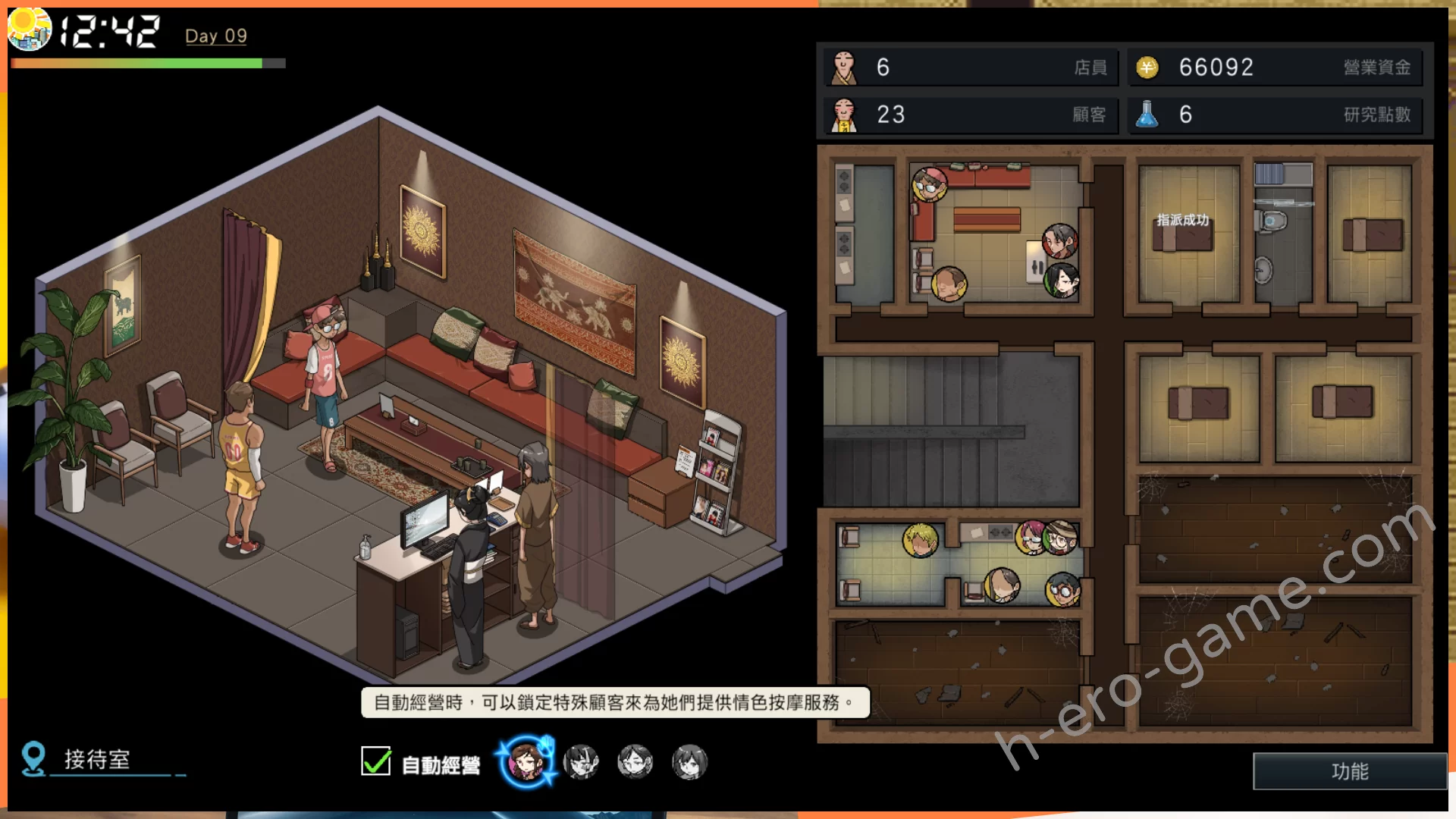Viewport: 1456px width, 819px height.
Task: Open the 功能 function menu
Action: 1350,771
